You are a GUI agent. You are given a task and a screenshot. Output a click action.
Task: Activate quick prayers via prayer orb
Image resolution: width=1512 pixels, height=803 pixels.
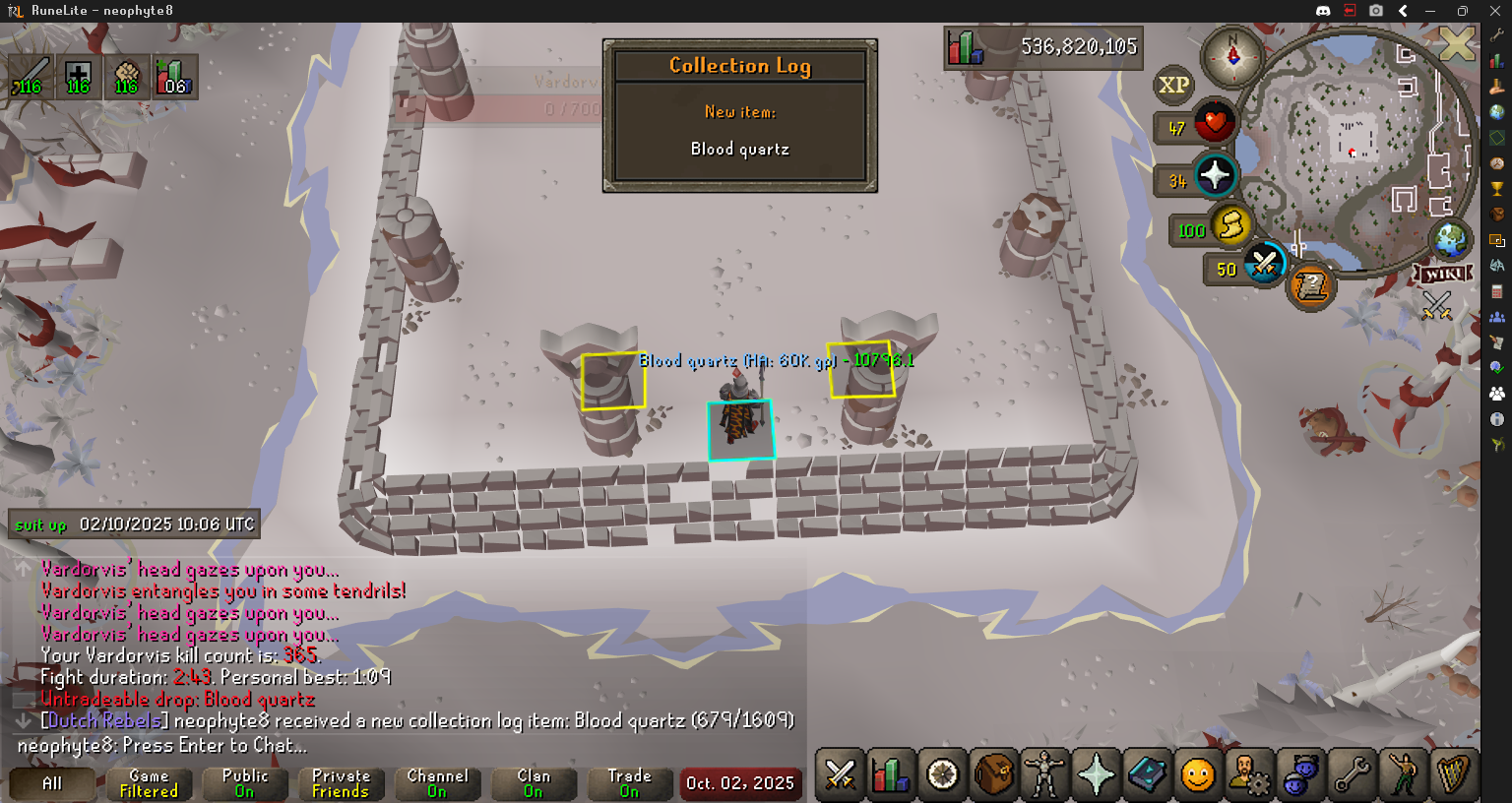click(x=1215, y=176)
